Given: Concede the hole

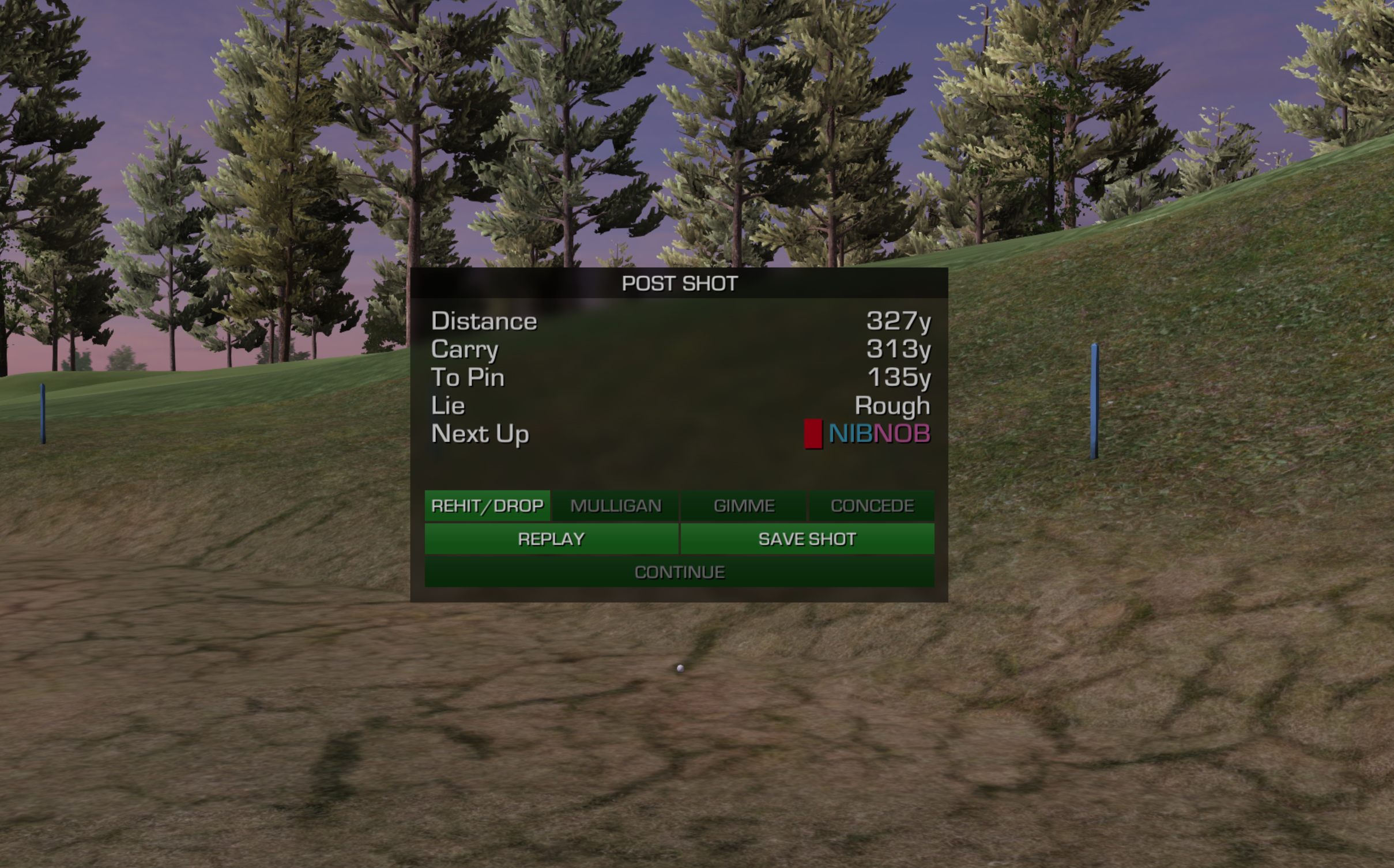Looking at the screenshot, I should pyautogui.click(x=872, y=505).
